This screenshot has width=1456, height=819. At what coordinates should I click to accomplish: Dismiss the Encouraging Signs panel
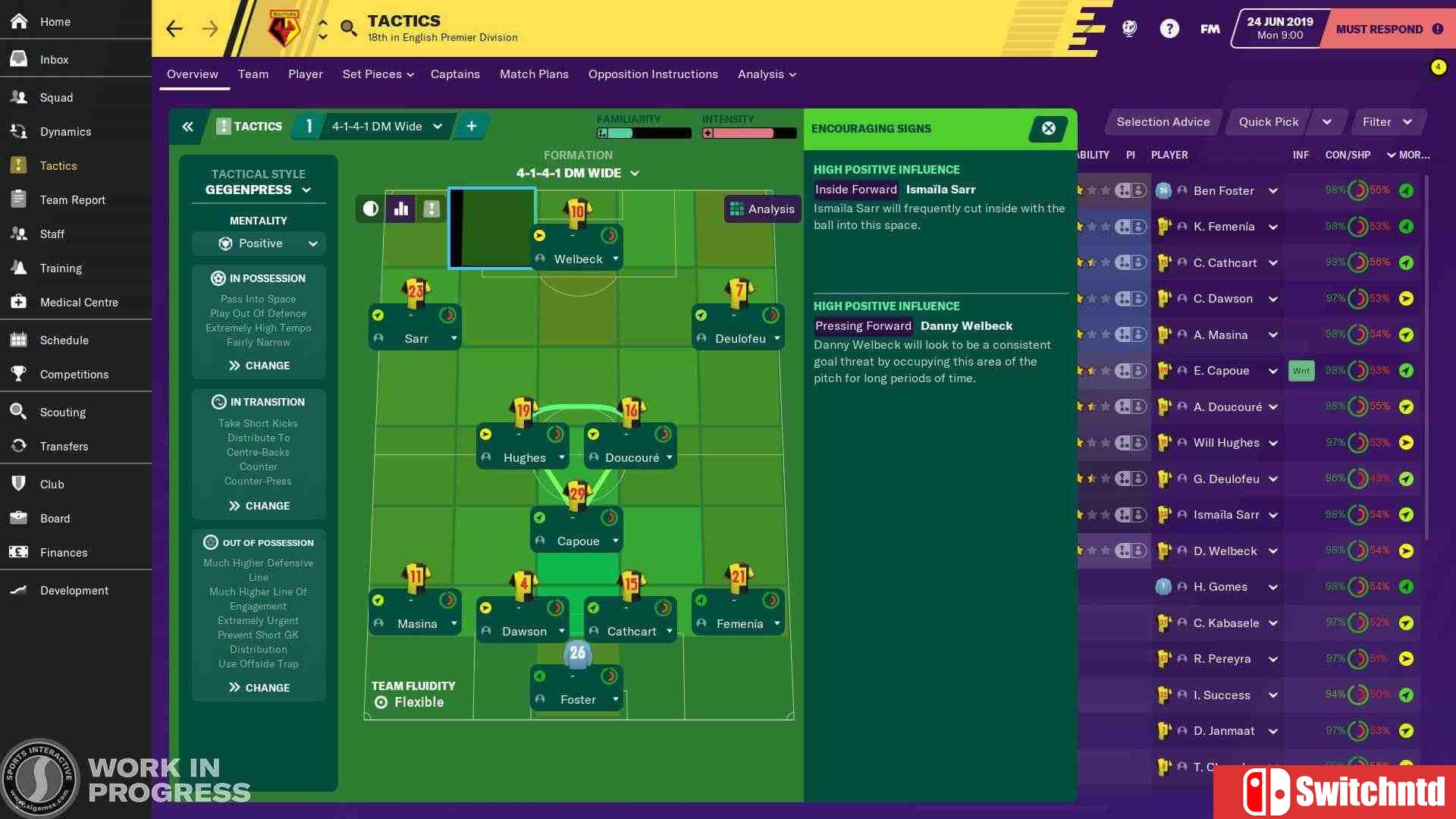[1047, 129]
